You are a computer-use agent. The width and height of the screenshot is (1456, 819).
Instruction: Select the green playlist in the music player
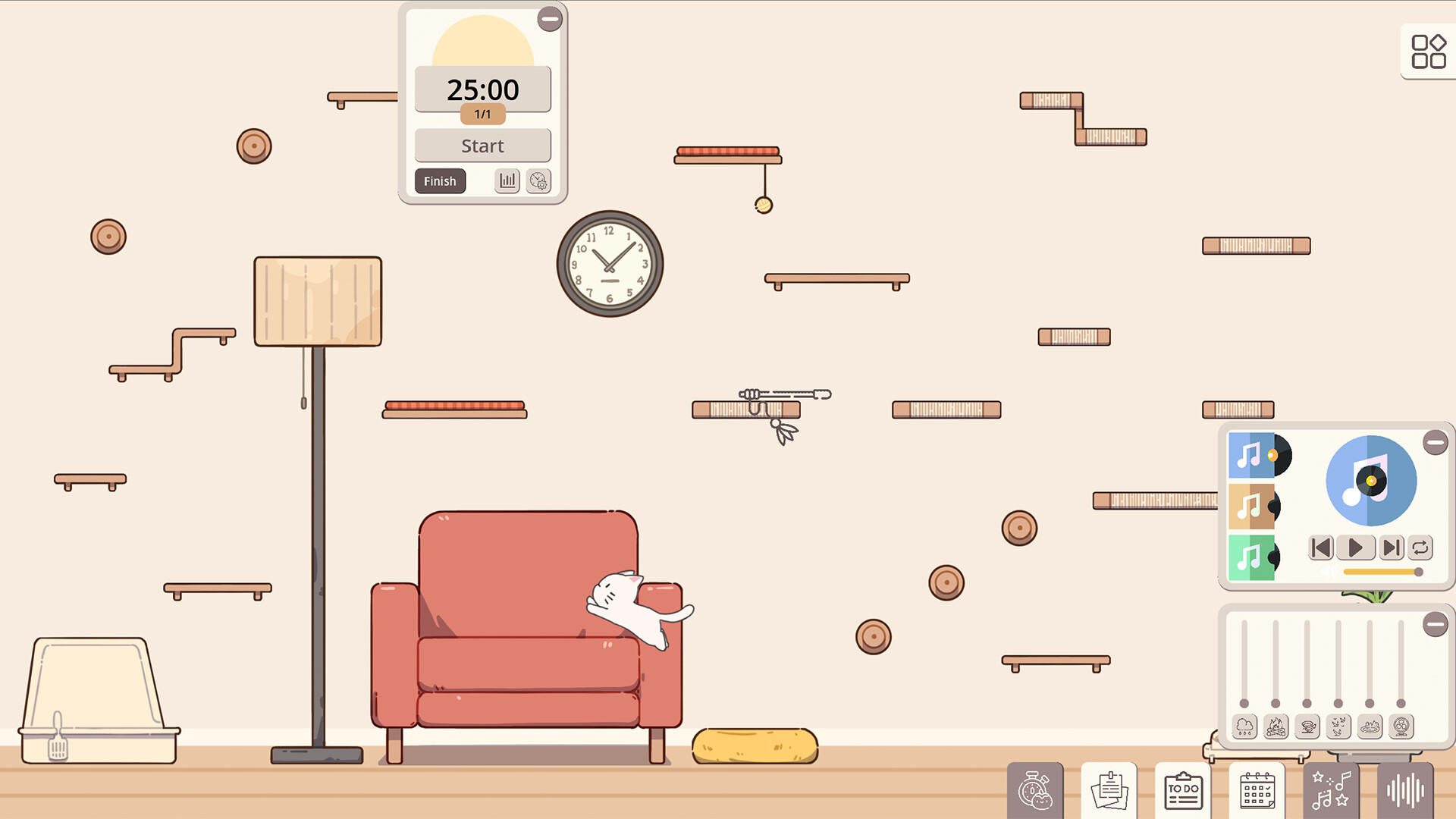click(1251, 558)
